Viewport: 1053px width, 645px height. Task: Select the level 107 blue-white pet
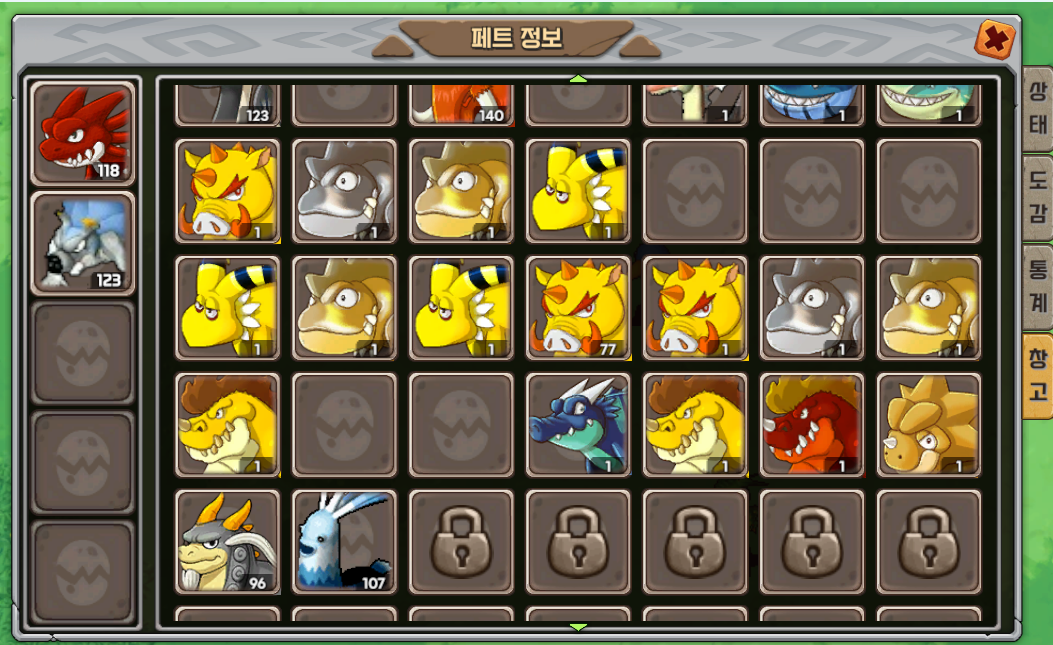pyautogui.click(x=344, y=541)
